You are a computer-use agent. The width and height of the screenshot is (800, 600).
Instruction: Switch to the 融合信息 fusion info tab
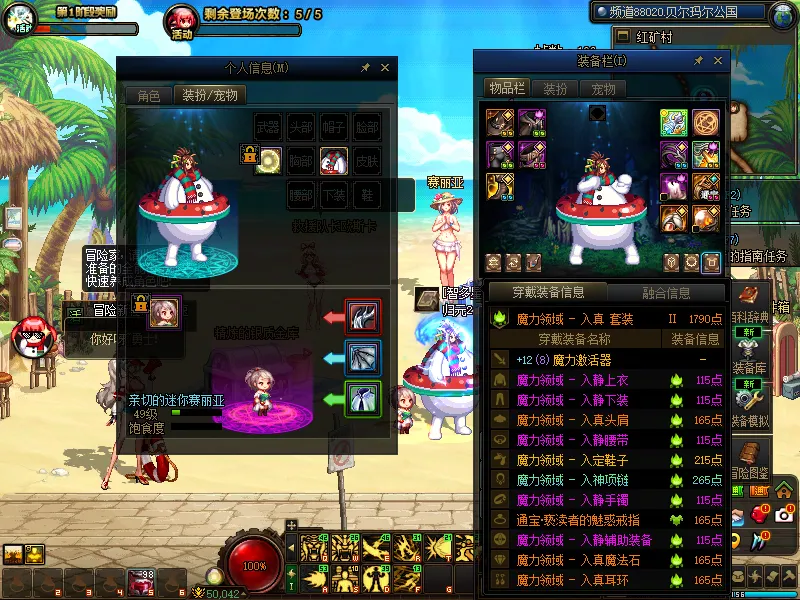point(665,292)
